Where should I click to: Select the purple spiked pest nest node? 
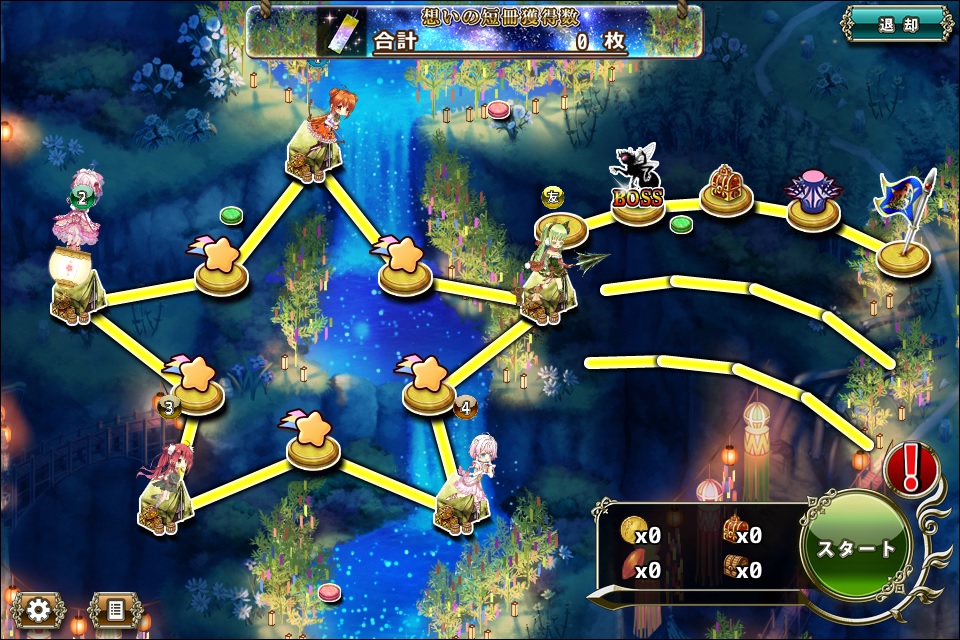[813, 200]
